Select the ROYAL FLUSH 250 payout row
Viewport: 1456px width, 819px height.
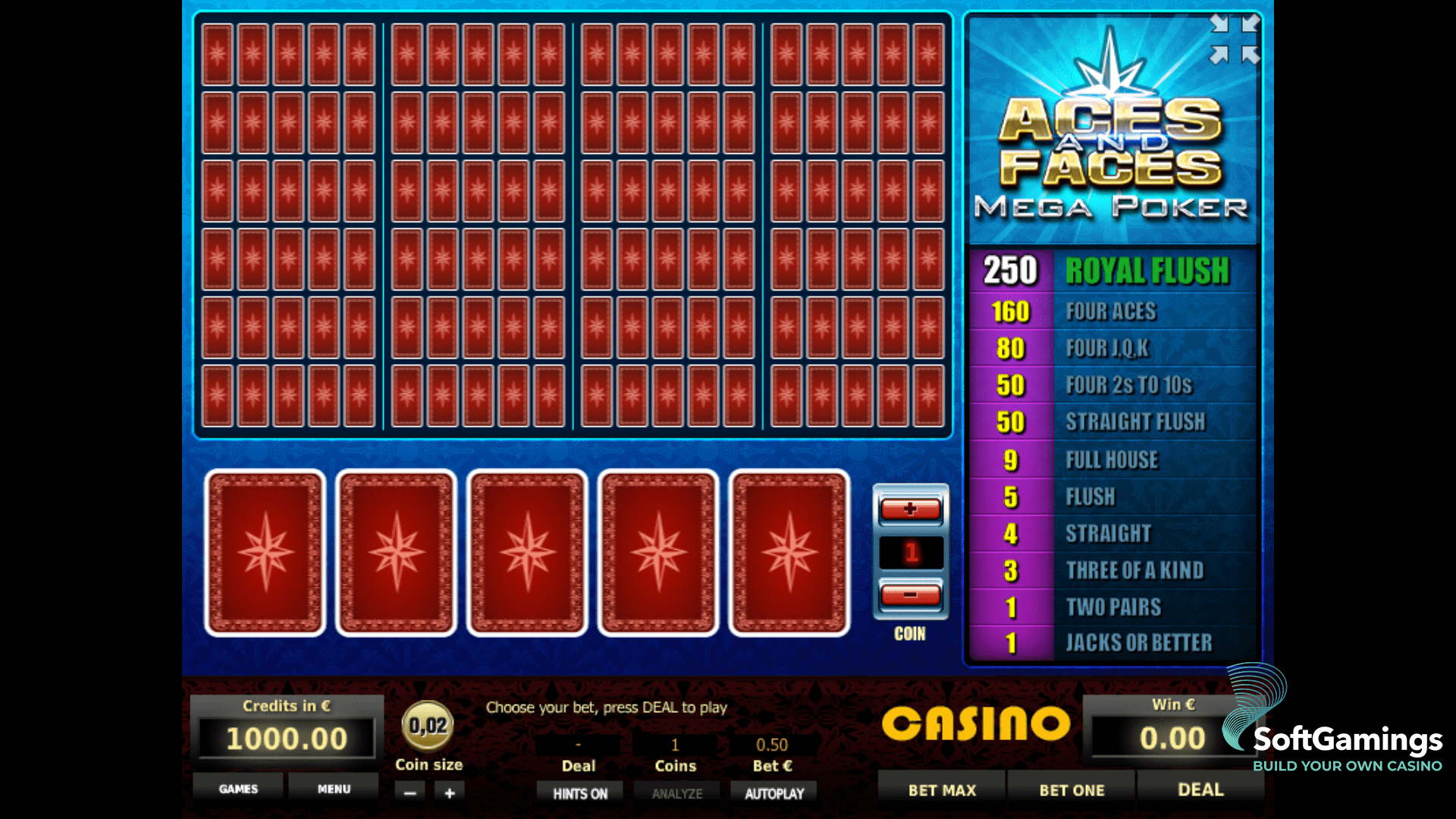1111,271
